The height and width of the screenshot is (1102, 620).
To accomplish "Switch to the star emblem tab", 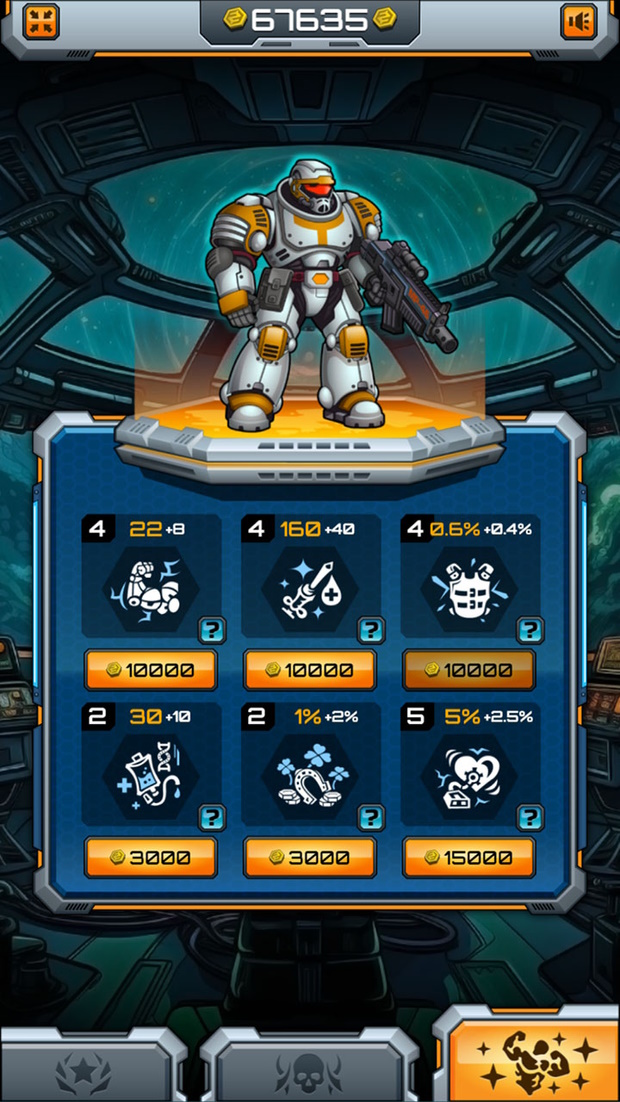I will [x=90, y=1070].
